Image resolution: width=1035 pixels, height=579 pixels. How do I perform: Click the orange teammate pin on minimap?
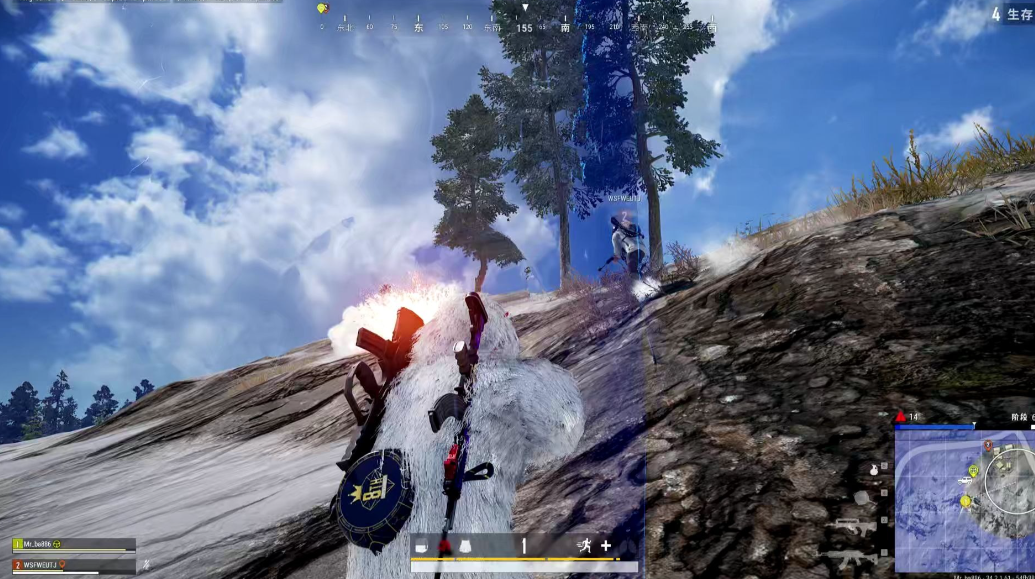[x=988, y=446]
